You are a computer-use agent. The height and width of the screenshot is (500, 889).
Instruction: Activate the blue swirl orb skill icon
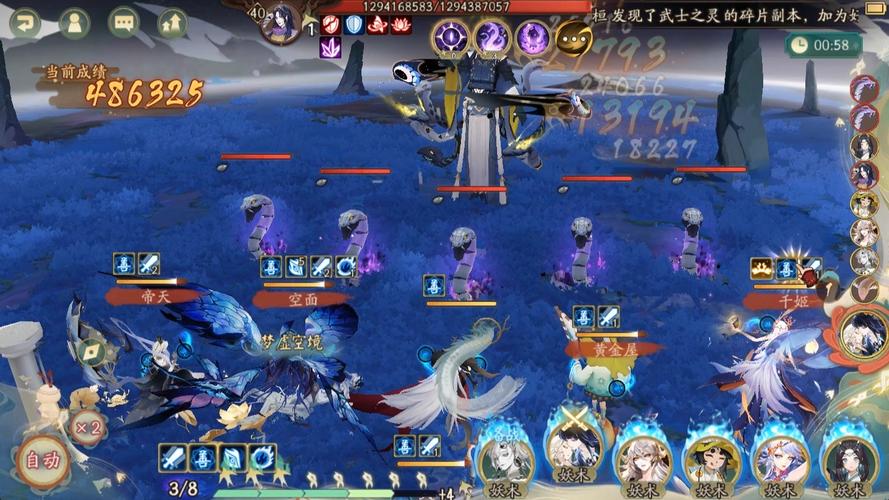[x=263, y=458]
